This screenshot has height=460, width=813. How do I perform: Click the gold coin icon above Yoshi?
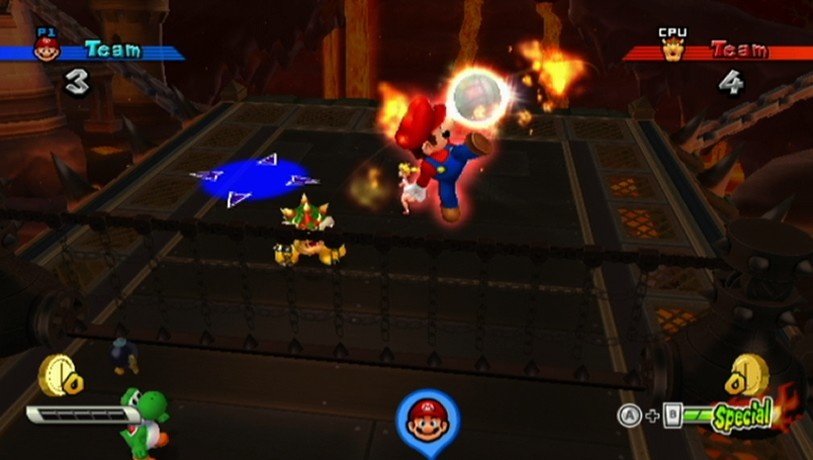[x=56, y=376]
